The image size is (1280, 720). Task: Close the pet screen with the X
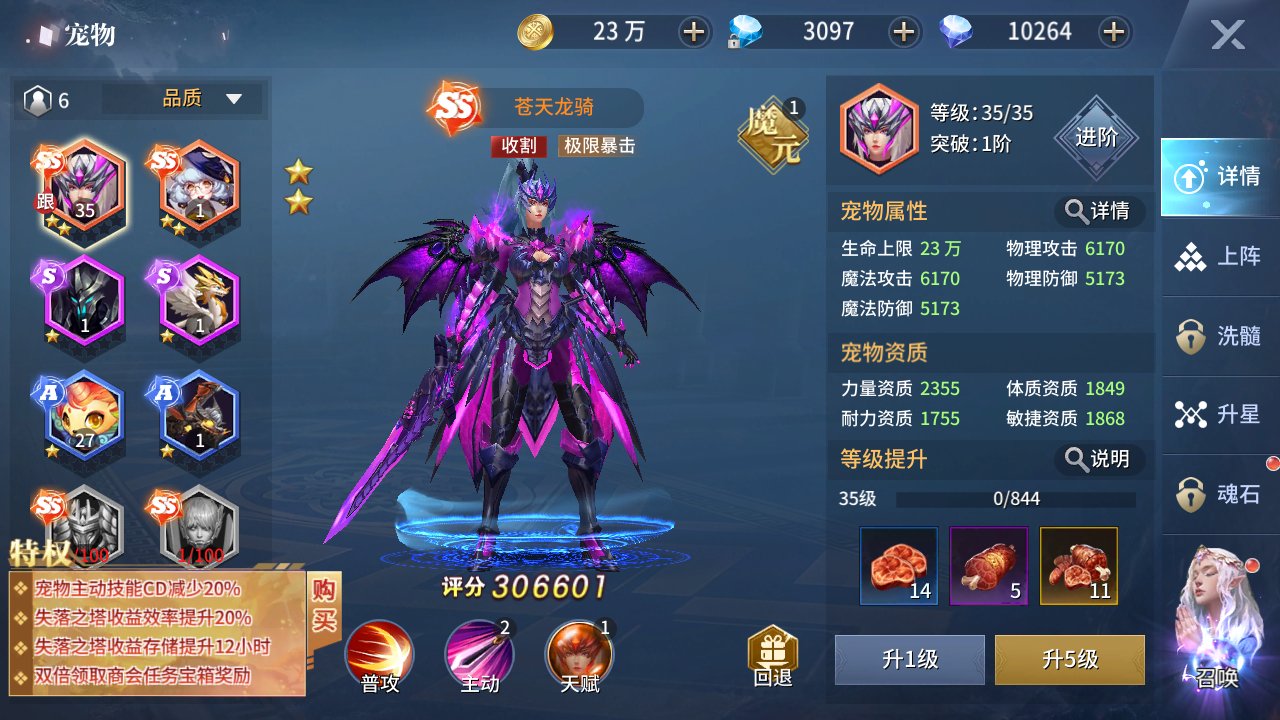[1227, 36]
